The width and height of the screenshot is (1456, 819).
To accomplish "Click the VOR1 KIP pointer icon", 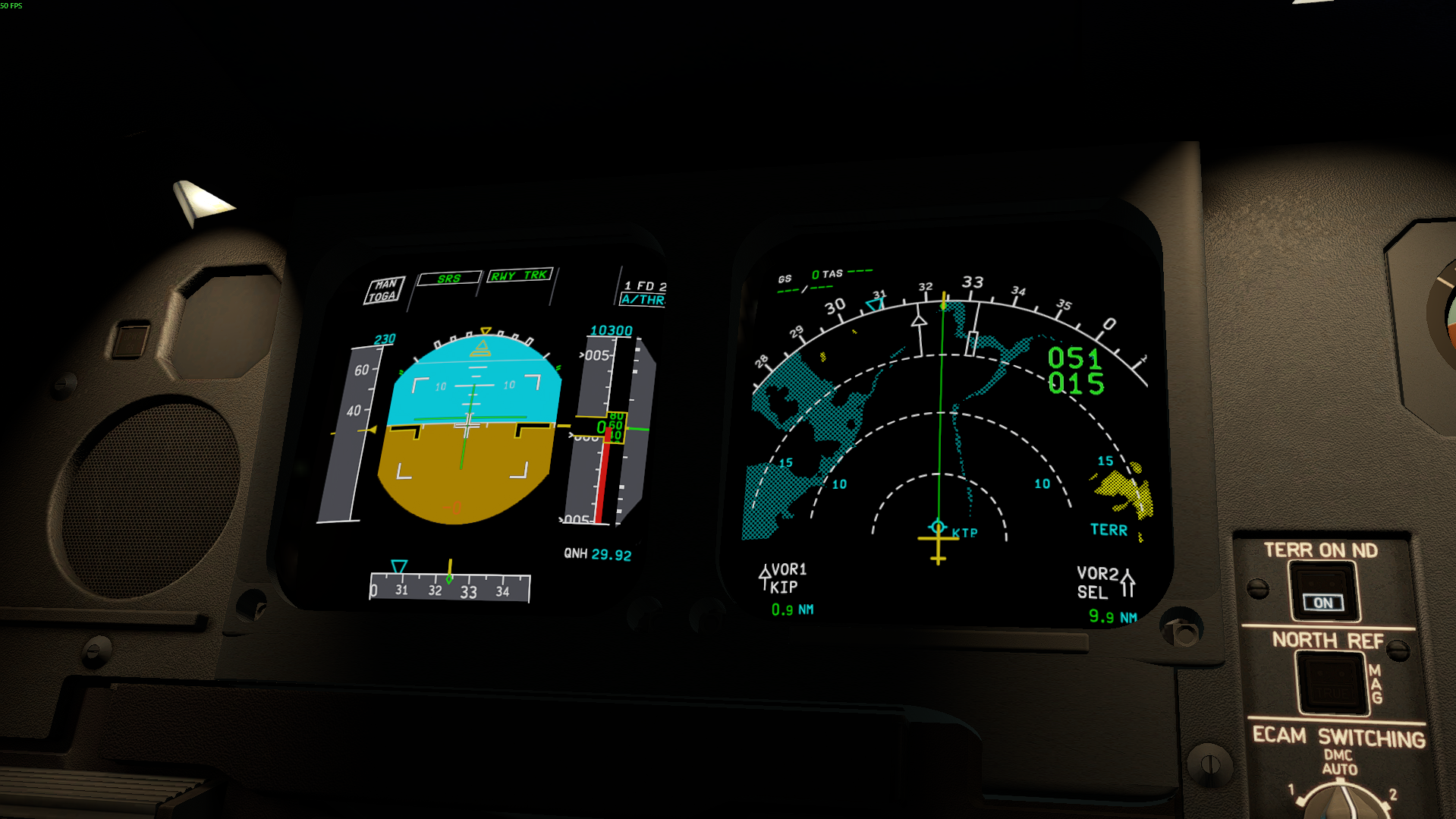I will click(x=766, y=577).
